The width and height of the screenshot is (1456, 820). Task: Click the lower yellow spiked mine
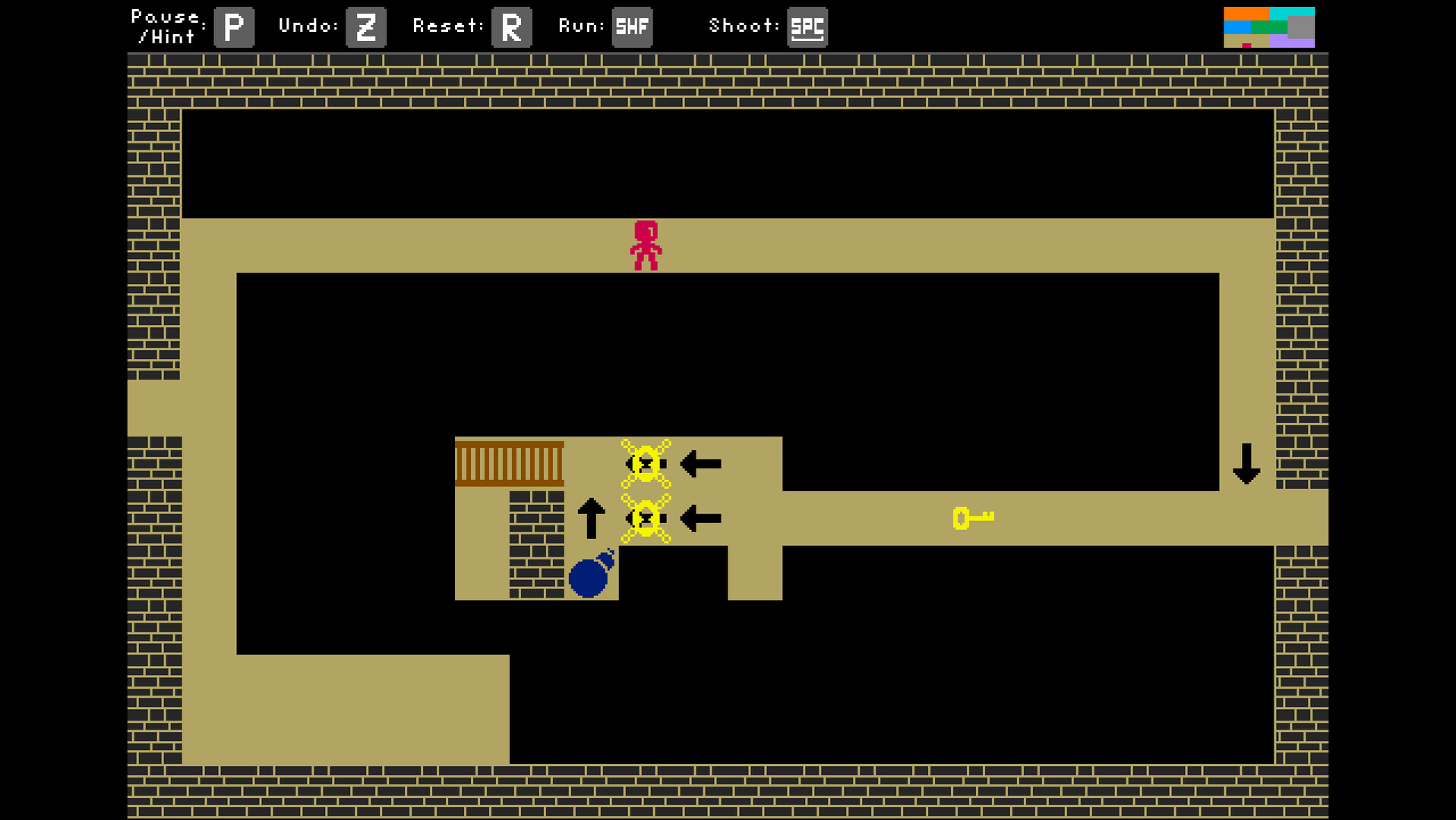645,519
